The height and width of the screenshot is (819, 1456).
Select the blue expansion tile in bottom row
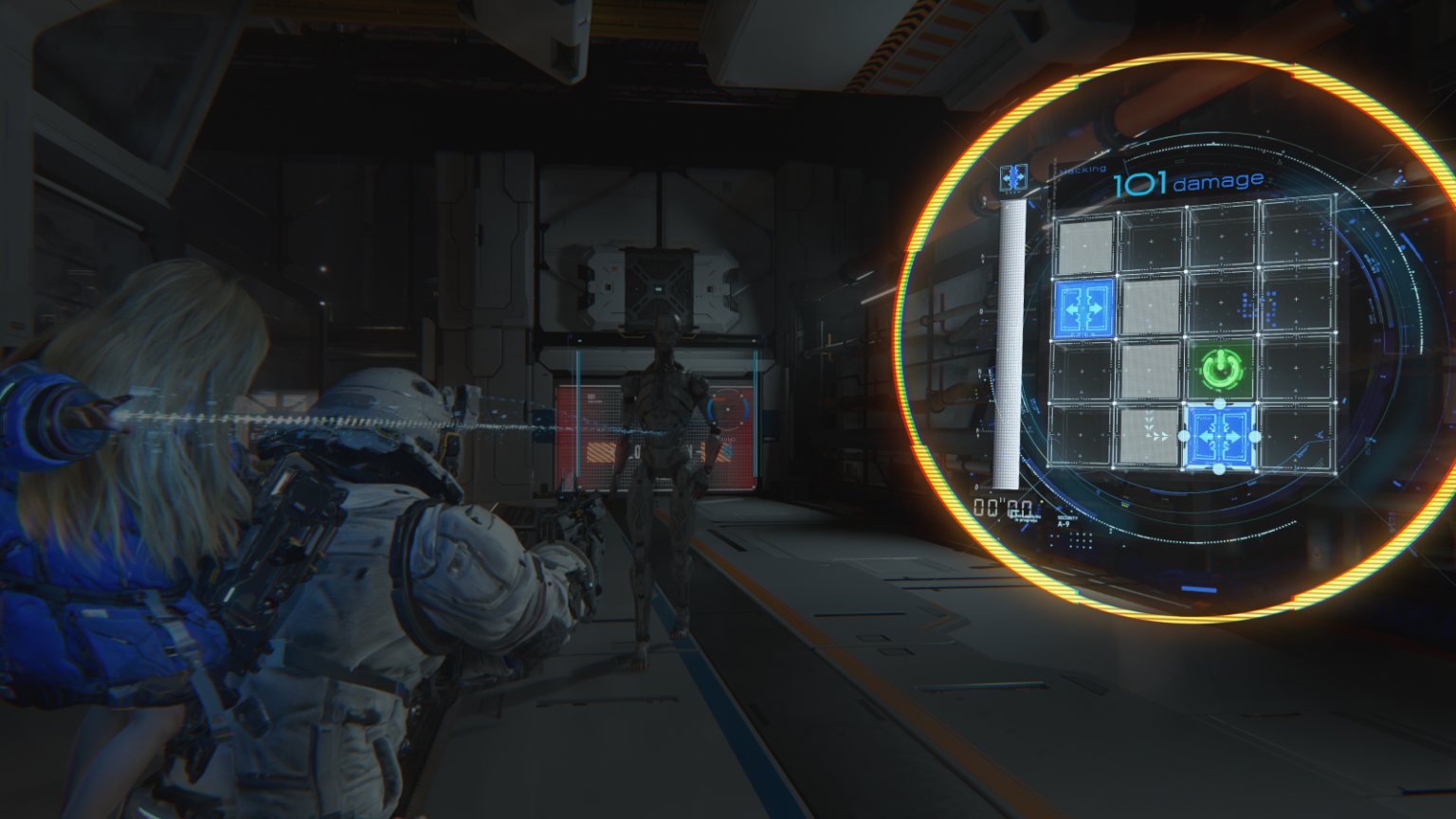point(1218,435)
